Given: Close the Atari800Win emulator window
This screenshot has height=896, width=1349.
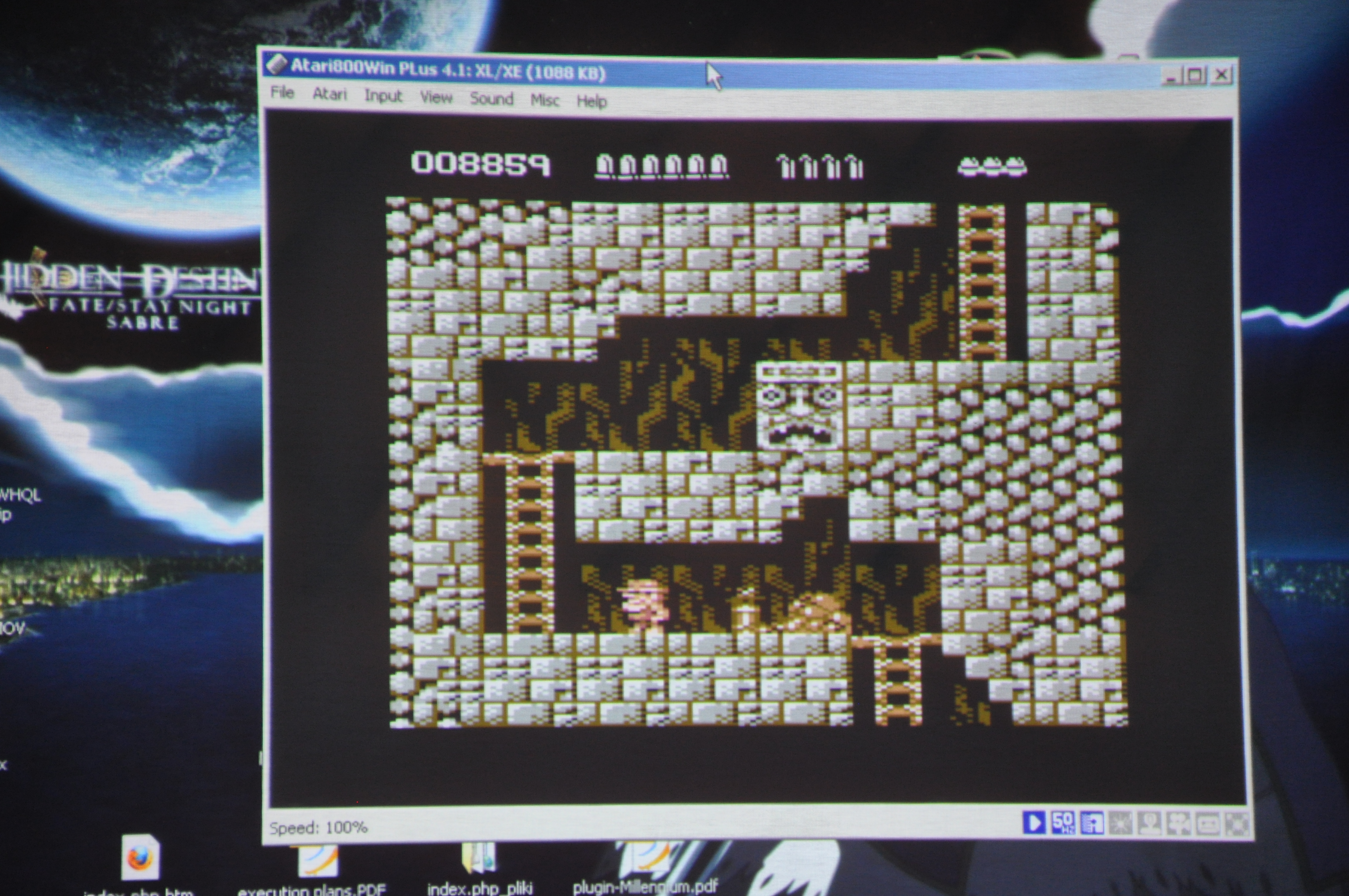Looking at the screenshot, I should click(x=1221, y=75).
